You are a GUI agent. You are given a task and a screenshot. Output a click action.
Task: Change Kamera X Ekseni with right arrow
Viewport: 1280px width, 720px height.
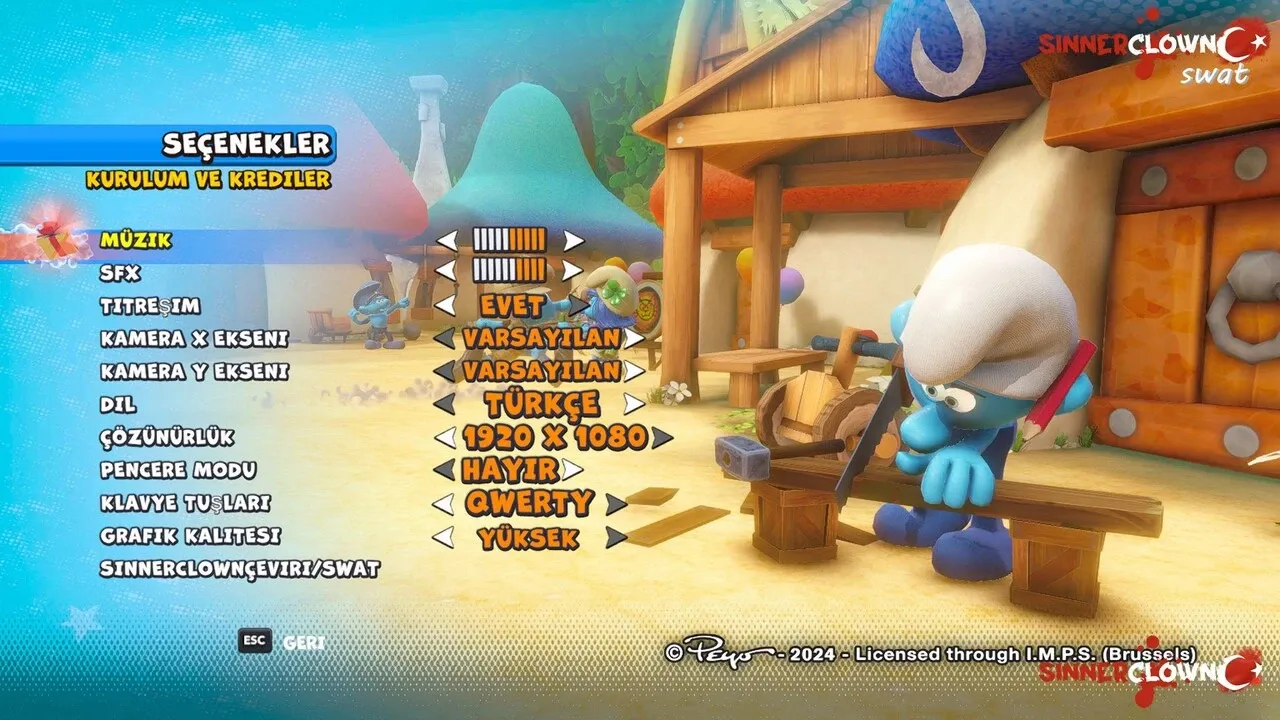click(x=634, y=338)
